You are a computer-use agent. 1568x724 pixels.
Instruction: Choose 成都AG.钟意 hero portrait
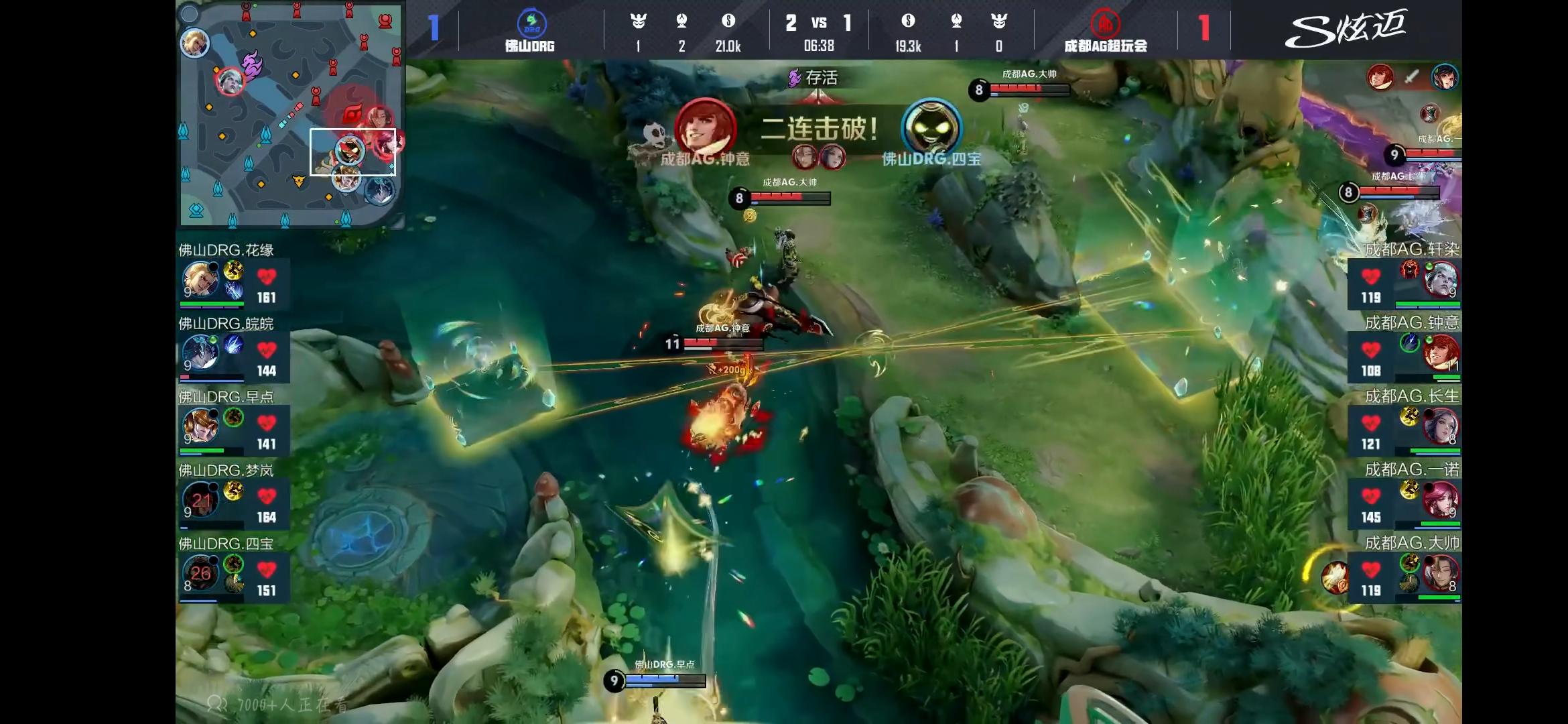tap(1439, 353)
